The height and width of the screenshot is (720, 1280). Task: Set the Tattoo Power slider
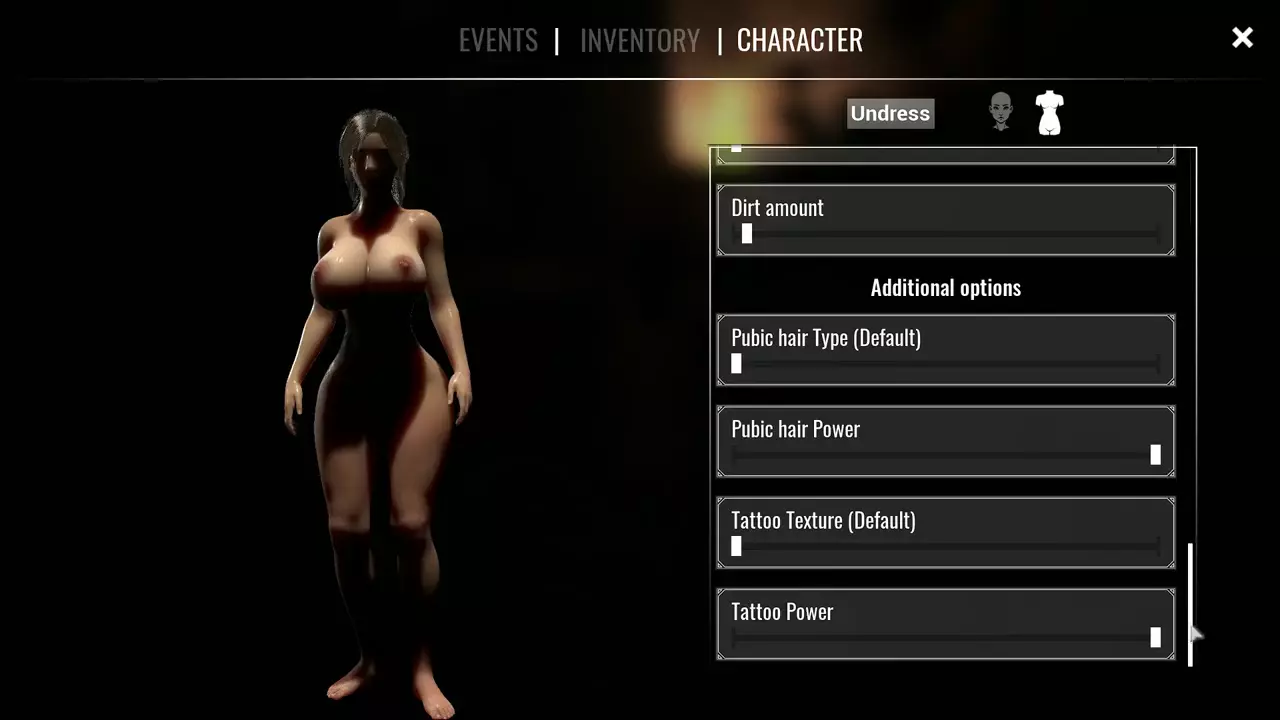coord(1155,637)
